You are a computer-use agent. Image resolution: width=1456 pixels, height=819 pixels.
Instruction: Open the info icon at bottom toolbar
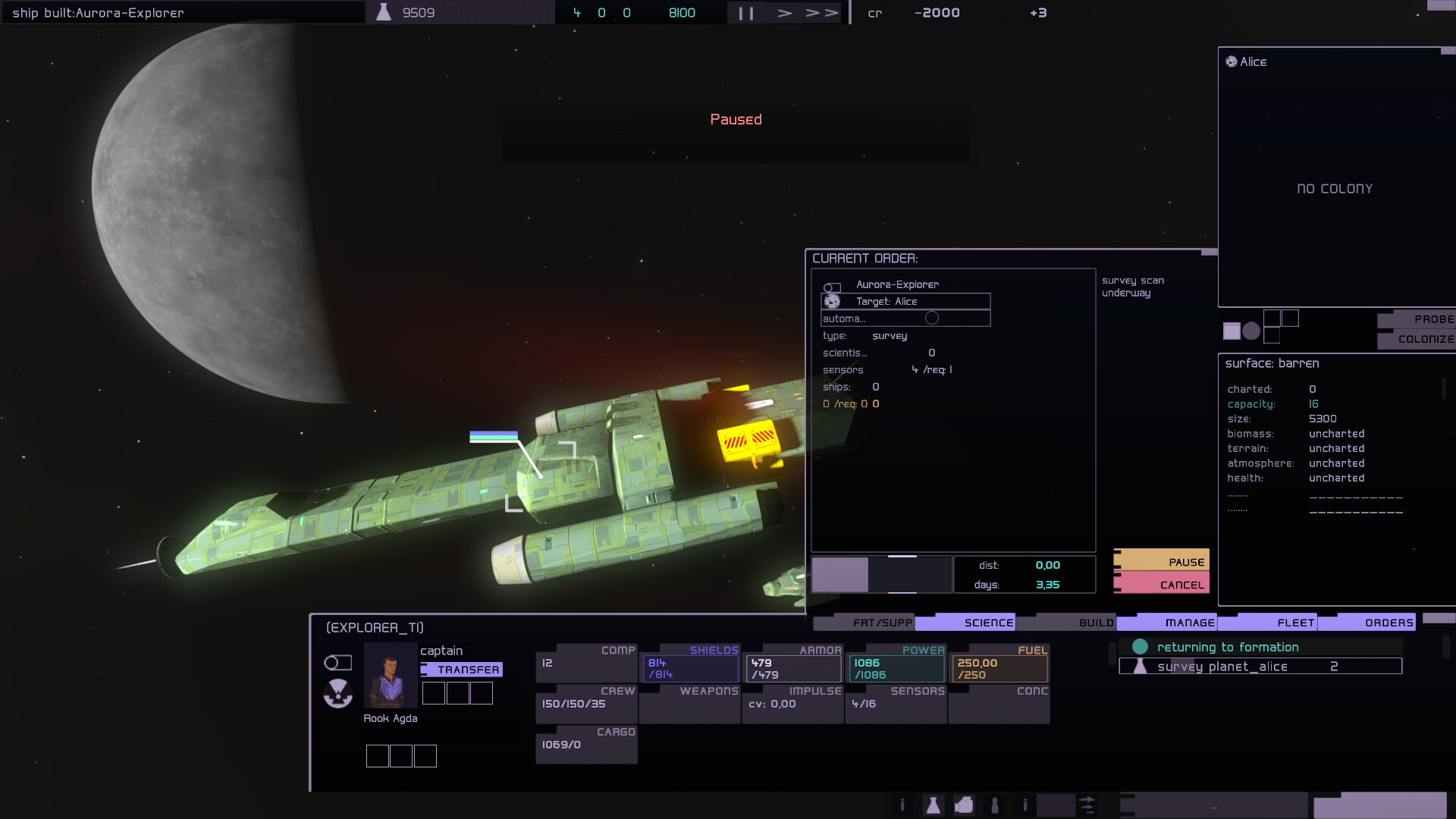[902, 805]
